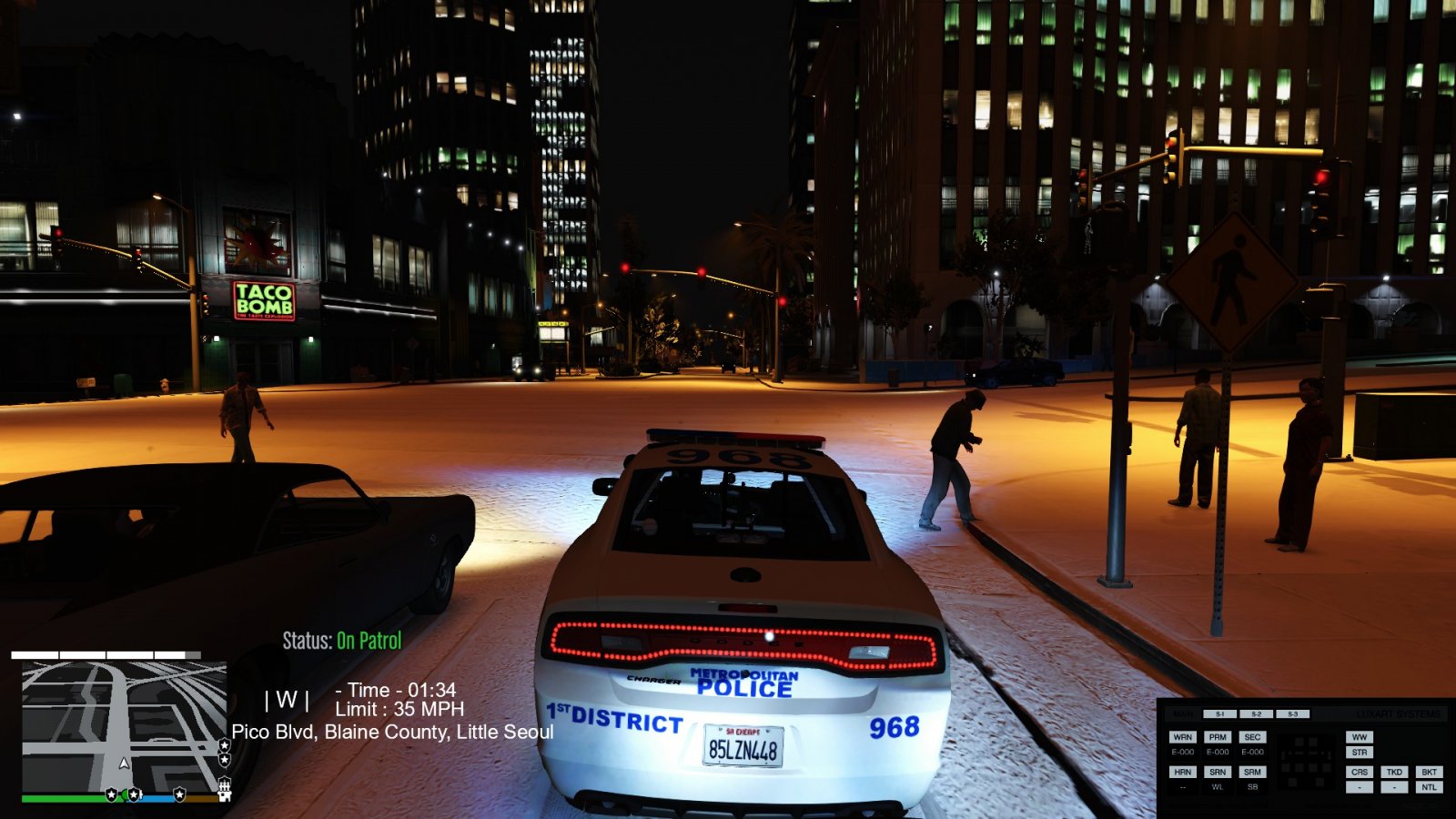Select the S-3 siren tone button
1456x819 pixels.
tap(1292, 714)
